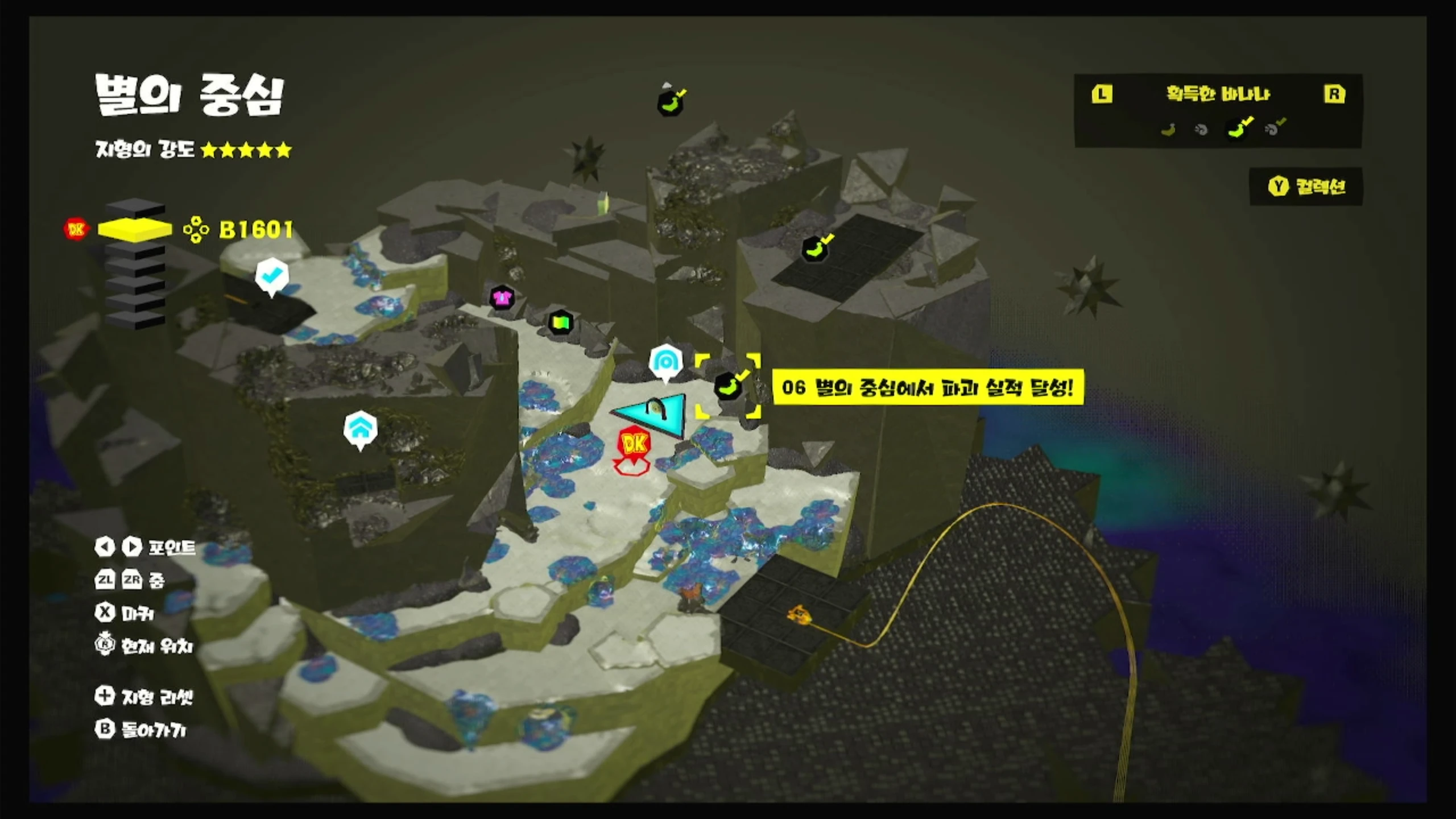Open the 컬렉션 collection screen

tap(1306, 187)
